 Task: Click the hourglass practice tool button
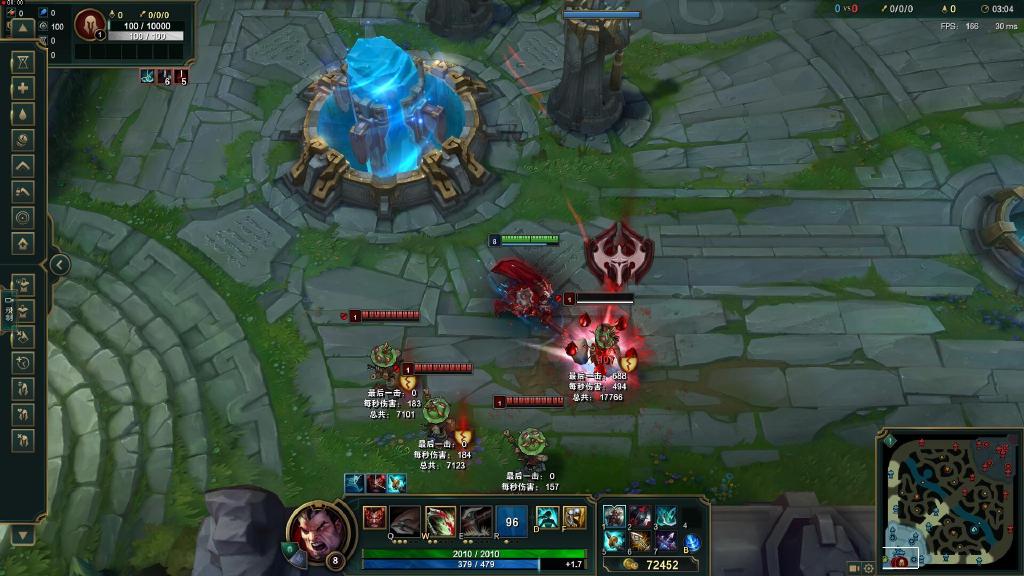23,62
